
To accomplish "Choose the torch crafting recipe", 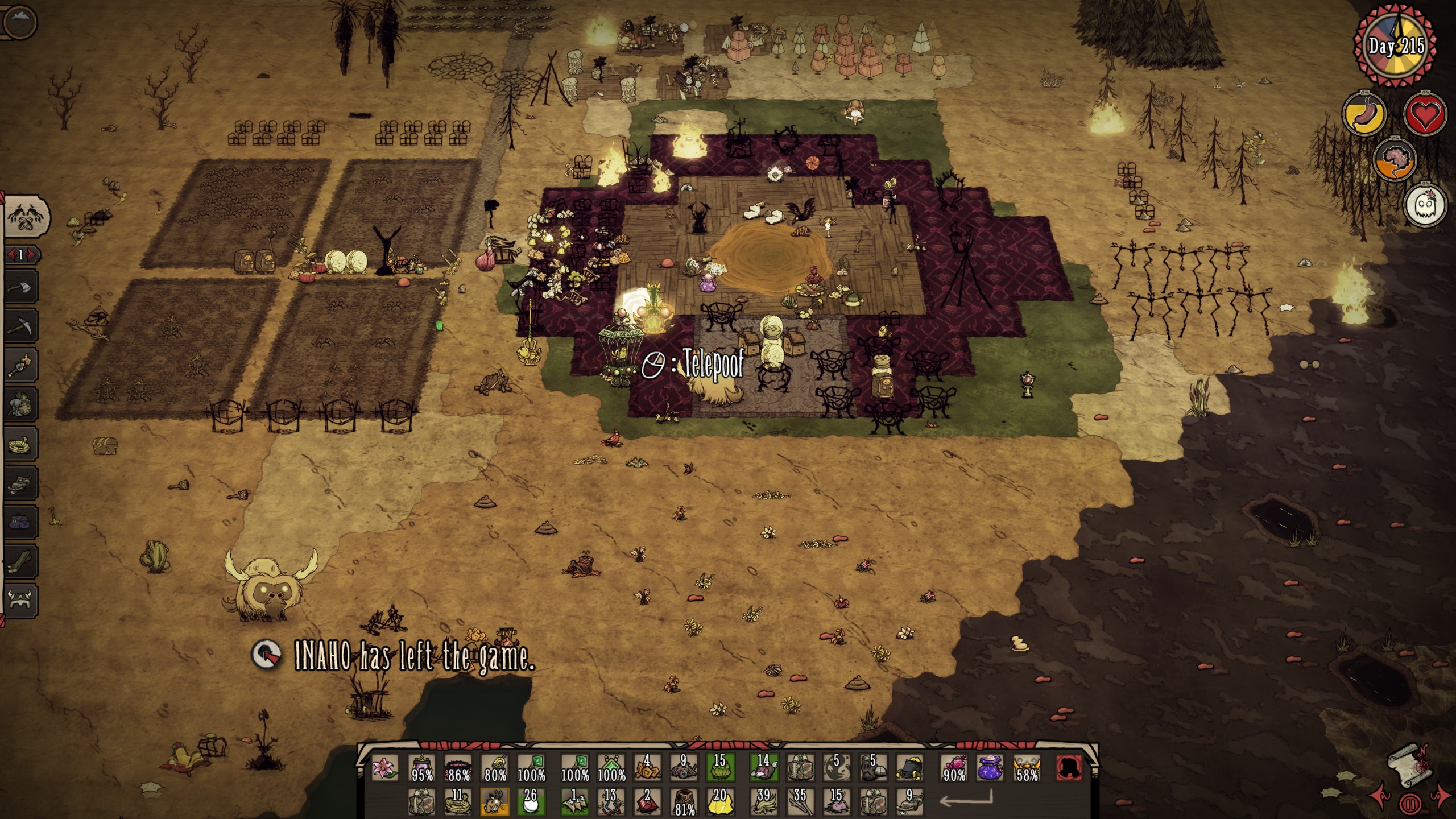I will (x=21, y=365).
